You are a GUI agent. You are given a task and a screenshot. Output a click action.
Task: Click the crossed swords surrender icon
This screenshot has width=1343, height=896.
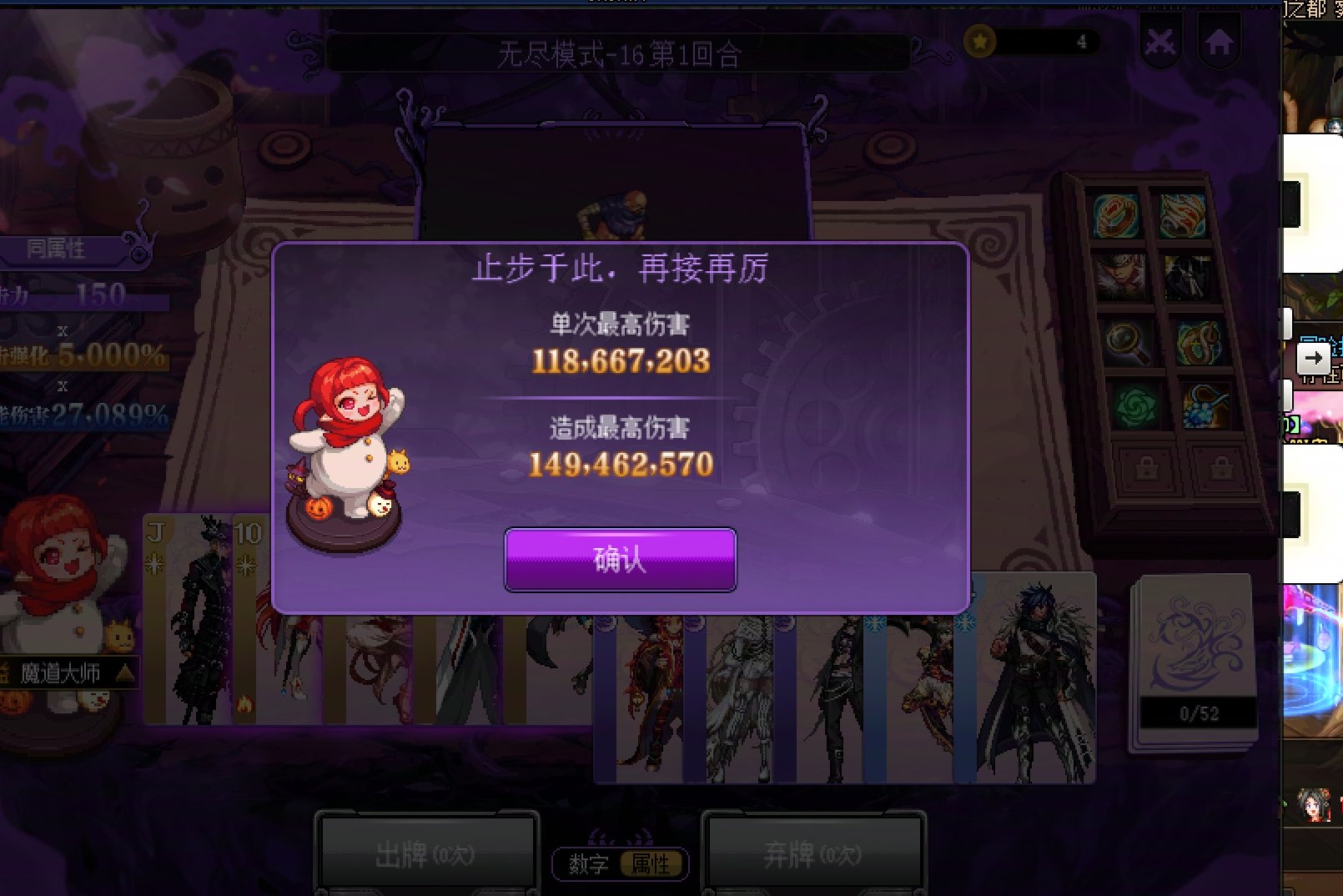pos(1159,40)
